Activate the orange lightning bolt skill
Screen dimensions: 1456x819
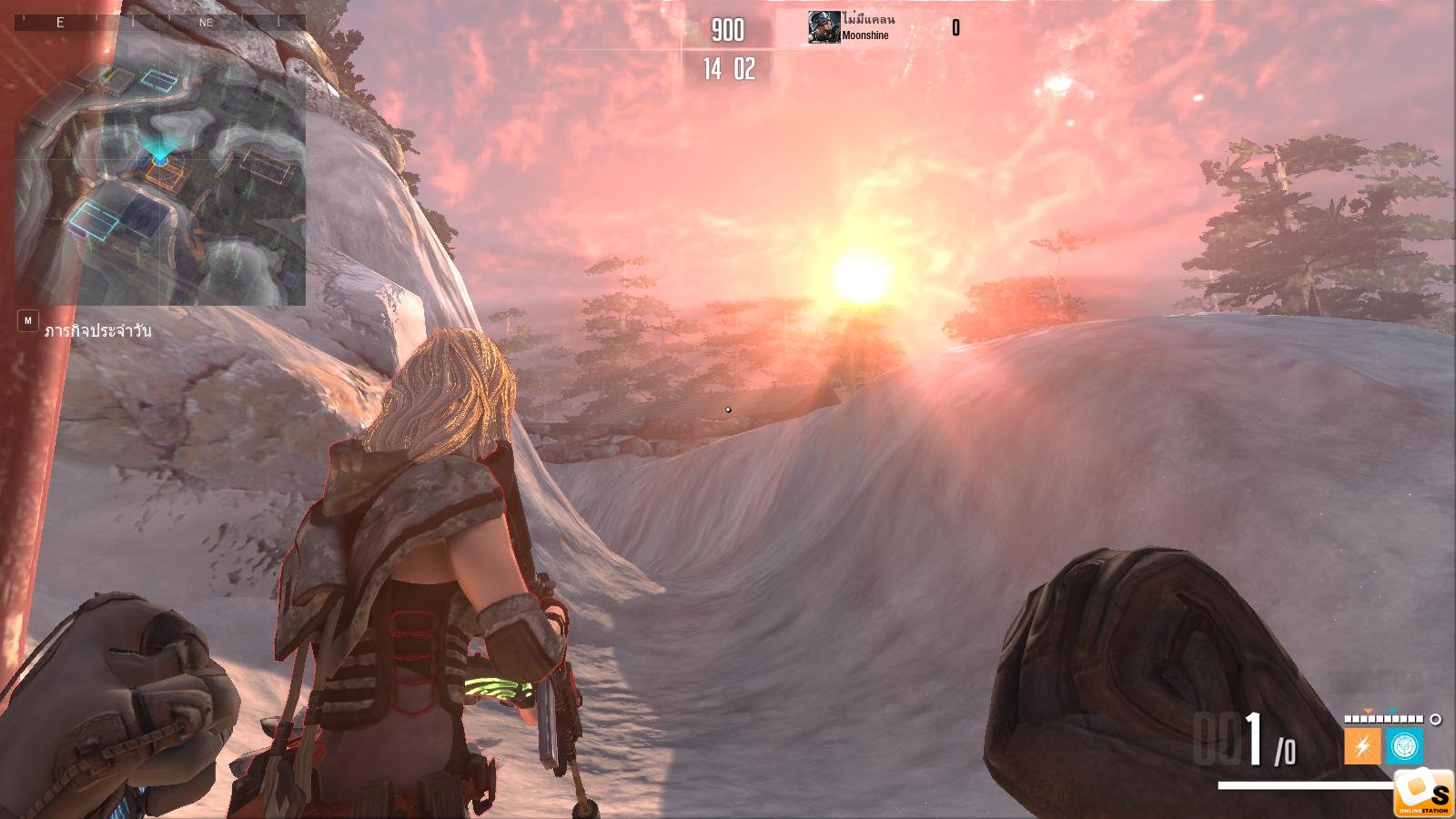click(x=1361, y=747)
